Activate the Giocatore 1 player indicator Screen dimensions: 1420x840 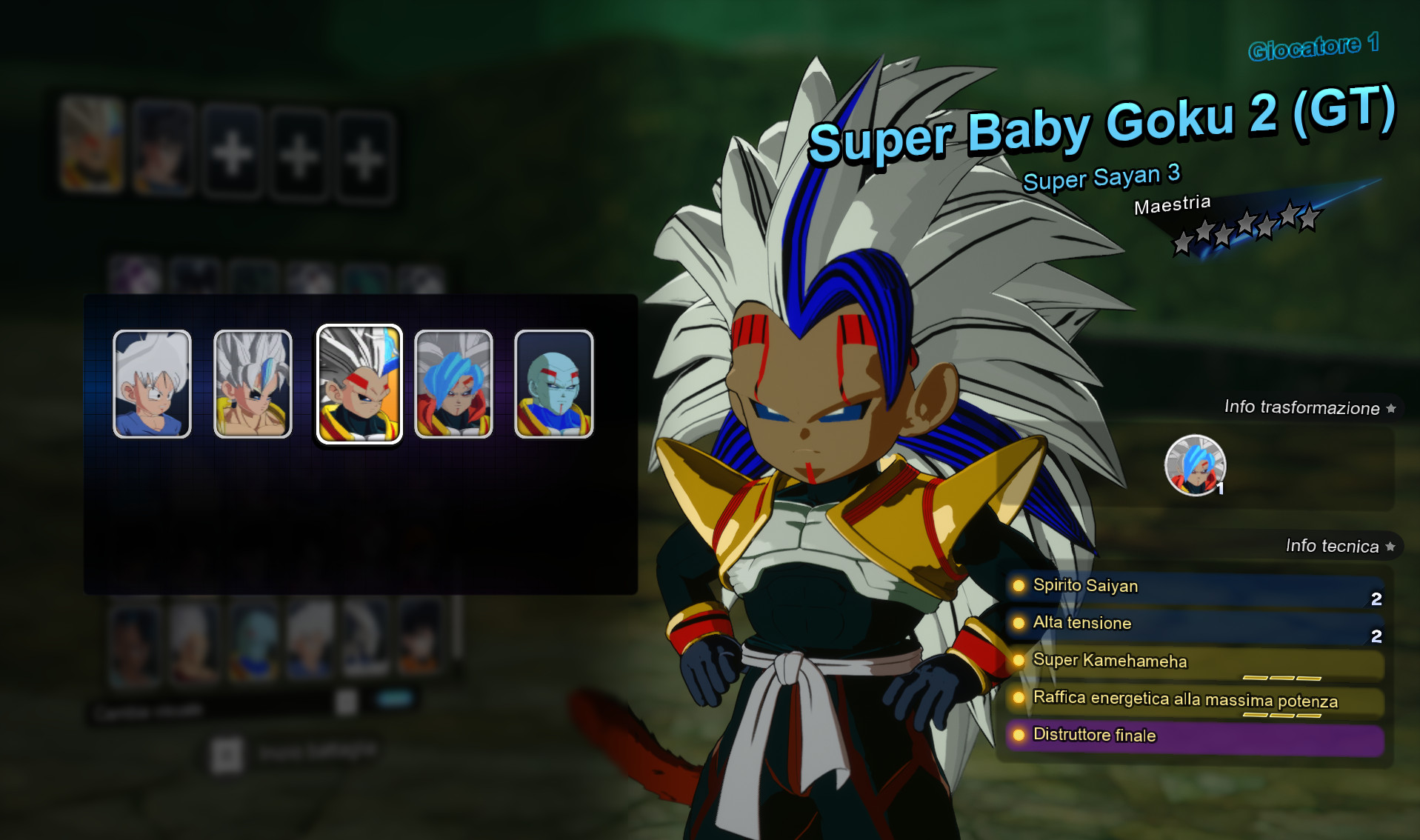(x=1313, y=48)
